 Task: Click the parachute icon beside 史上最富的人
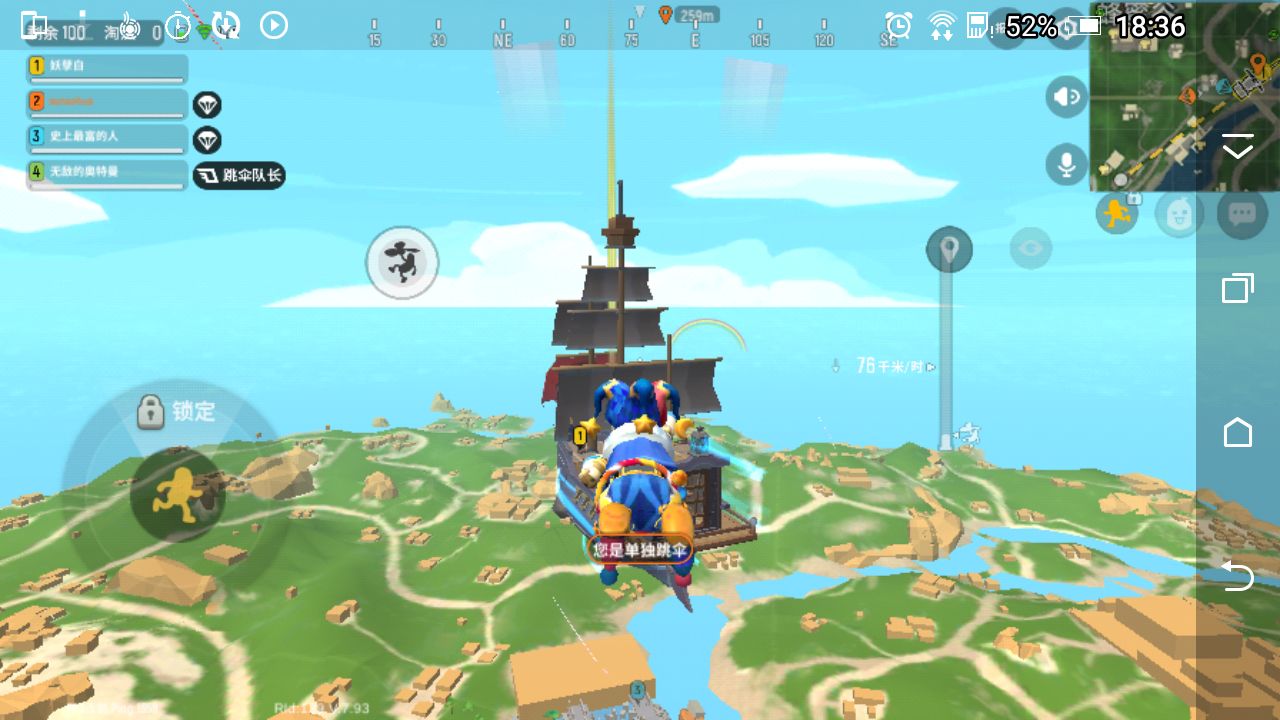207,139
